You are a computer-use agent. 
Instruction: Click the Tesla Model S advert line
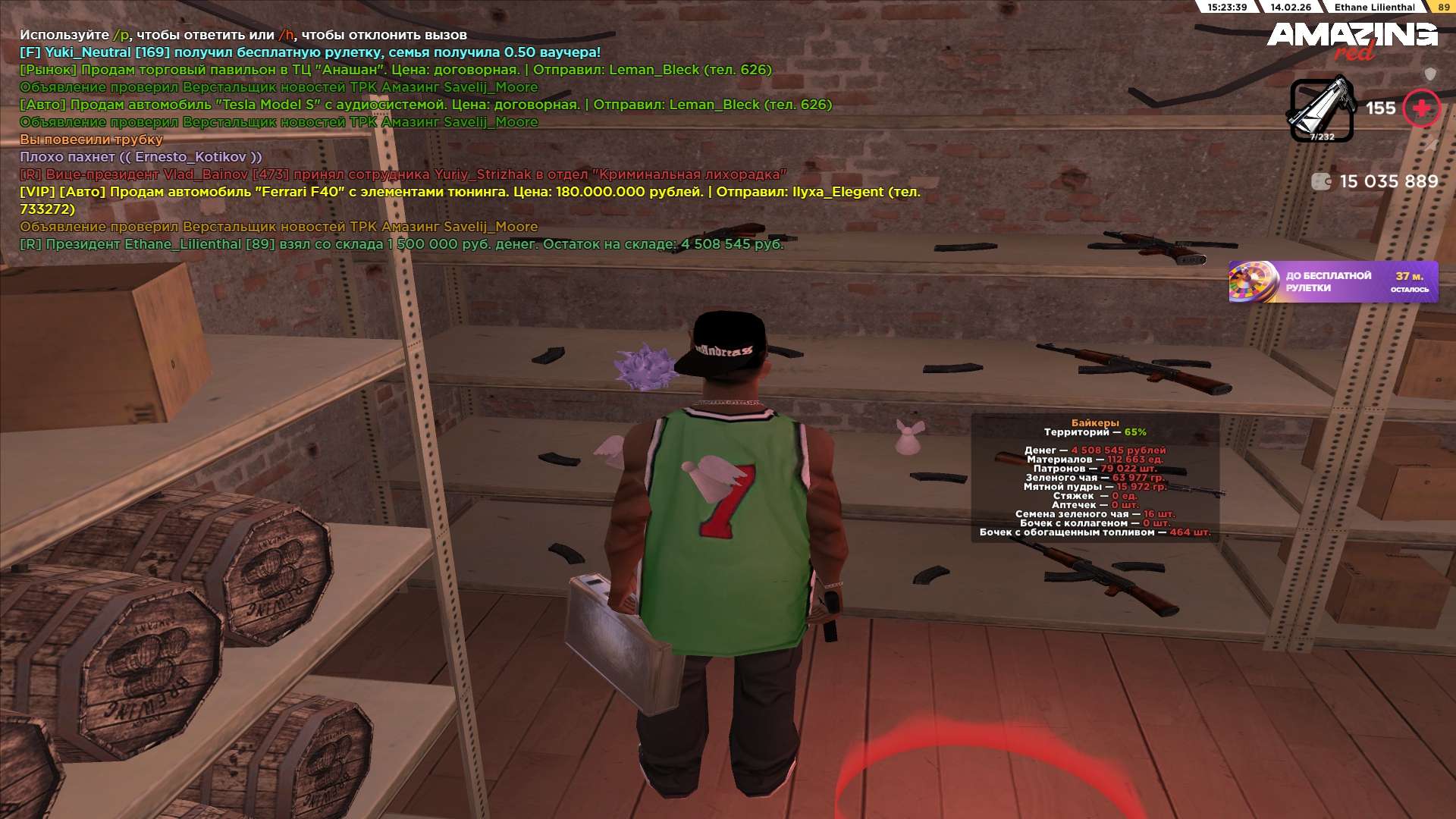click(425, 105)
